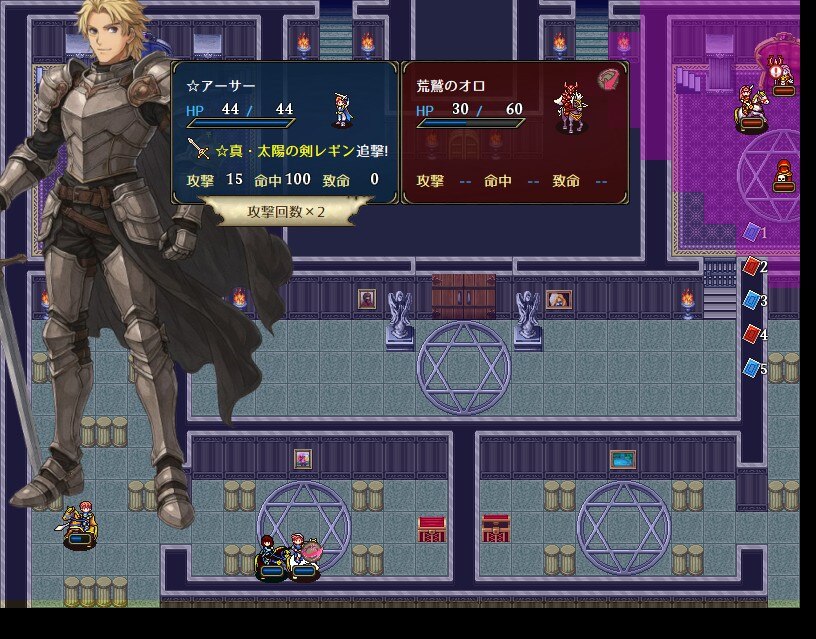Select the enemy with the exclamation alert bubble
This screenshot has width=816, height=639.
point(783,78)
